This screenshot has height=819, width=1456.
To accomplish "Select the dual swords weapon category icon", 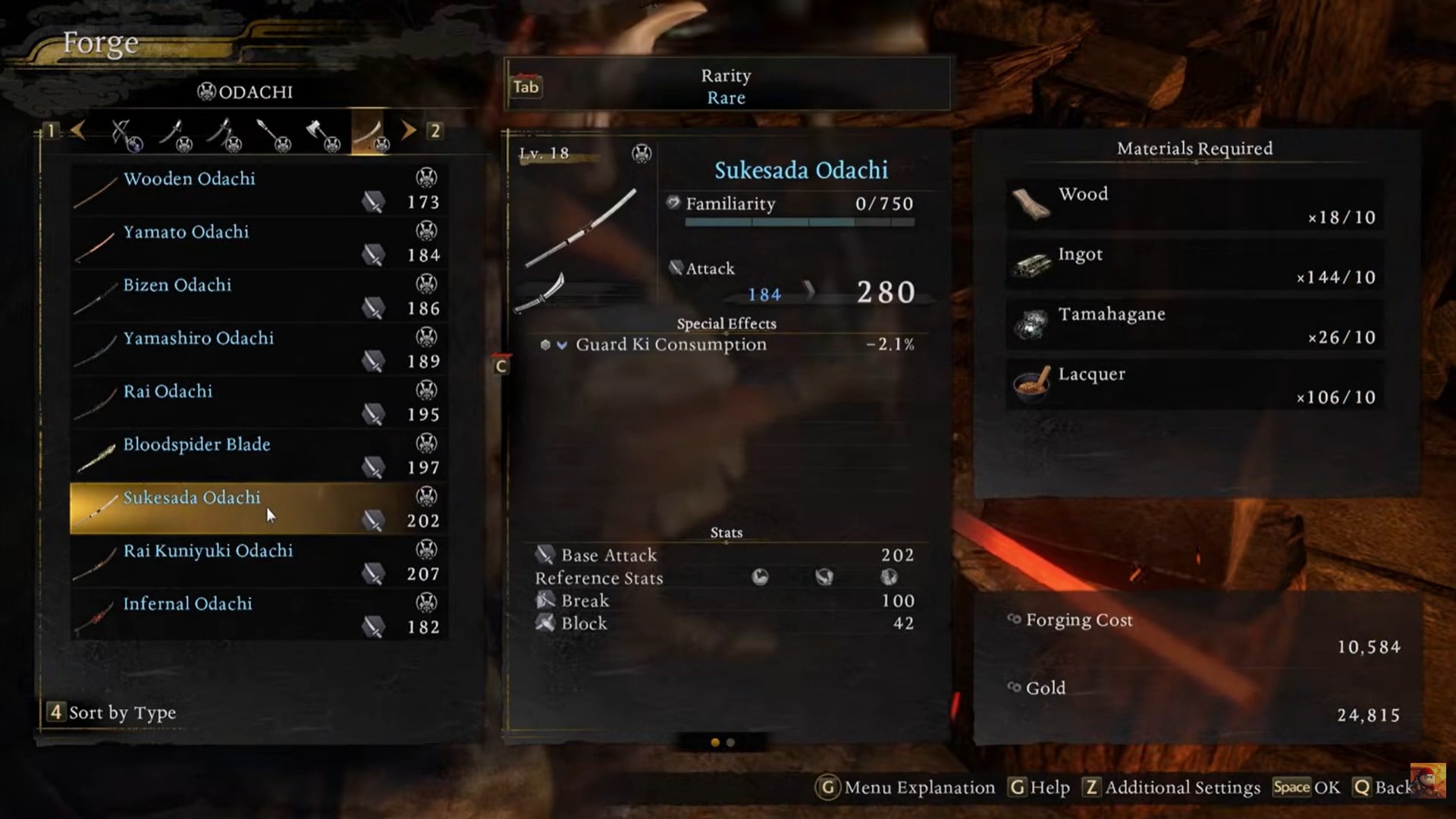I will 225,131.
